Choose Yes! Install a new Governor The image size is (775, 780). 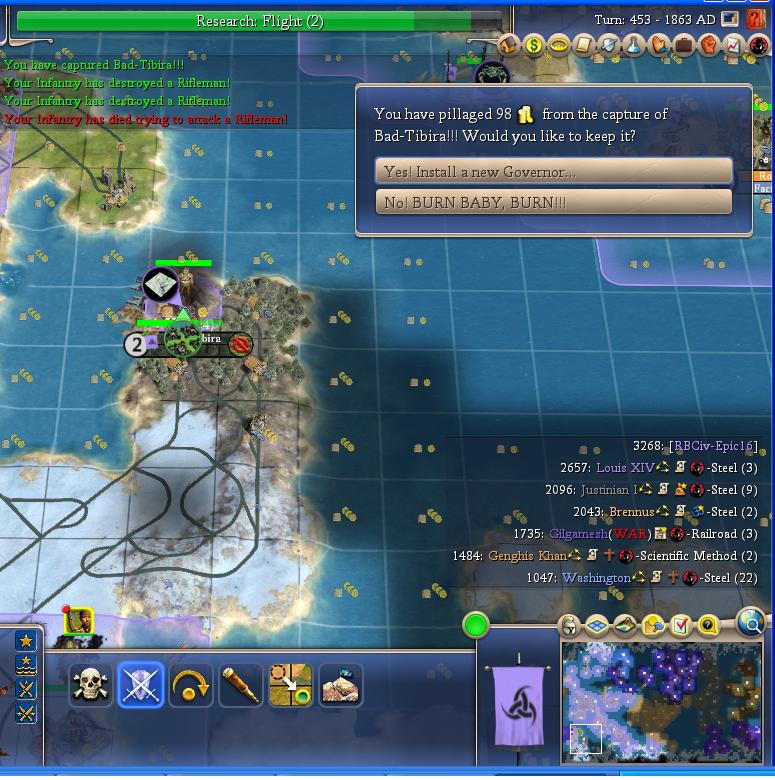coord(553,172)
